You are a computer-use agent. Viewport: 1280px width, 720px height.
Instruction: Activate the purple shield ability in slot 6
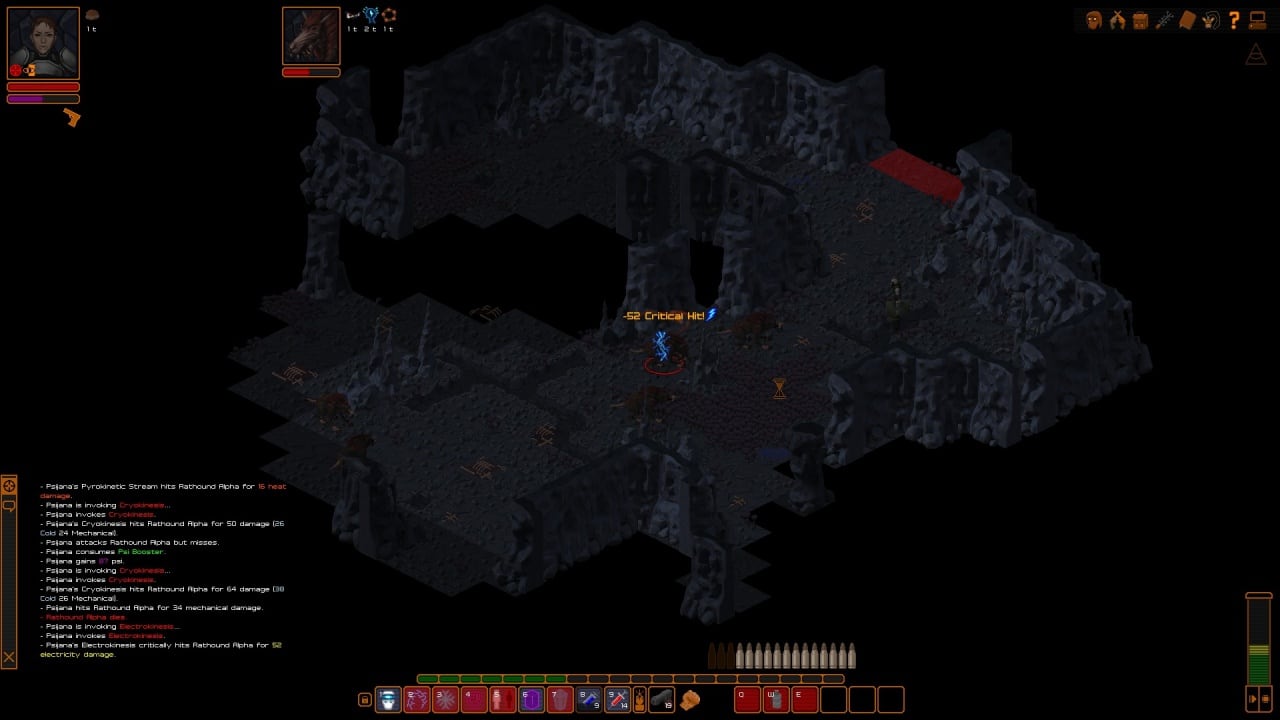point(532,700)
